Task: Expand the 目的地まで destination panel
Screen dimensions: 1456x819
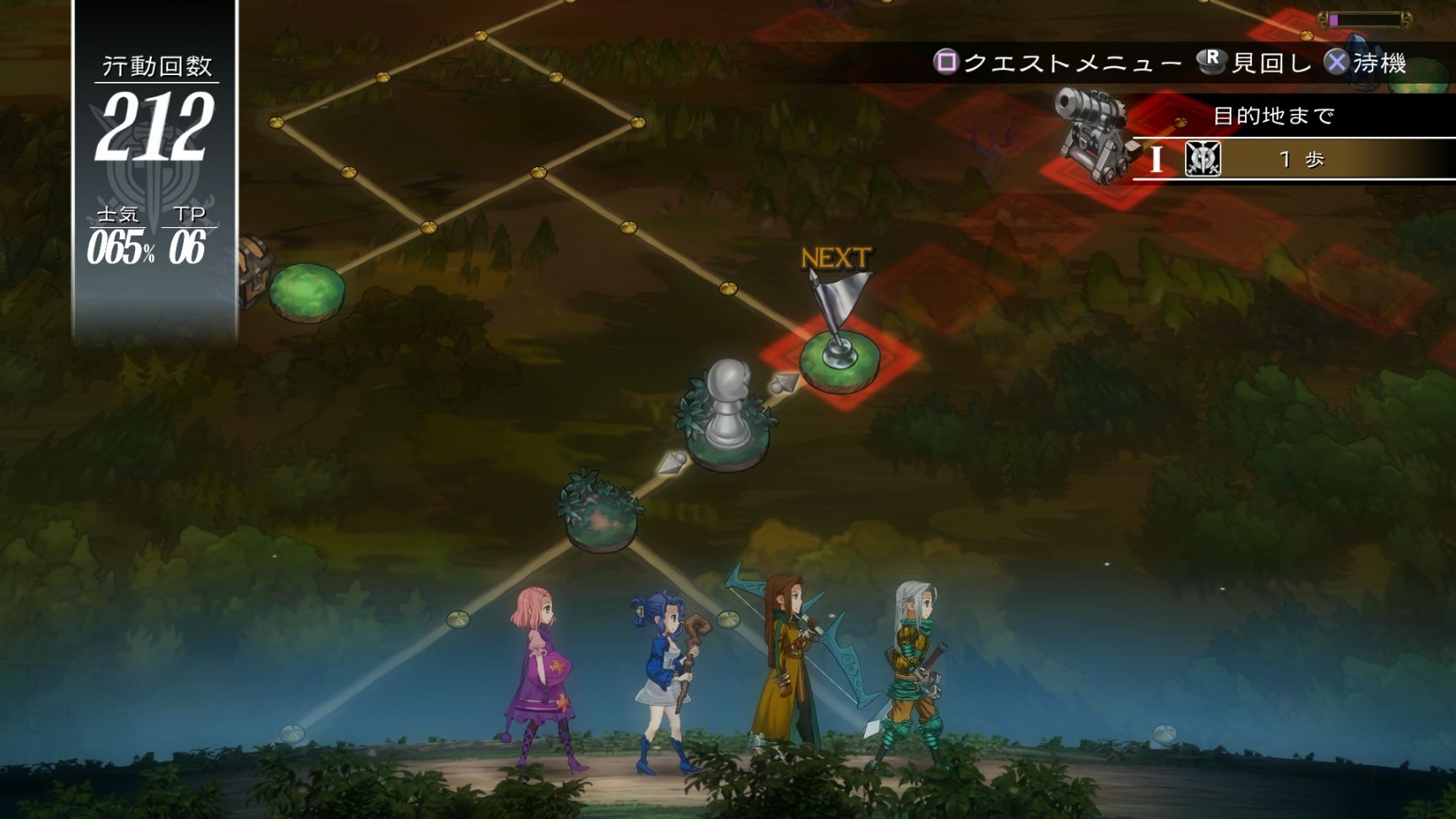Action: point(1275,116)
